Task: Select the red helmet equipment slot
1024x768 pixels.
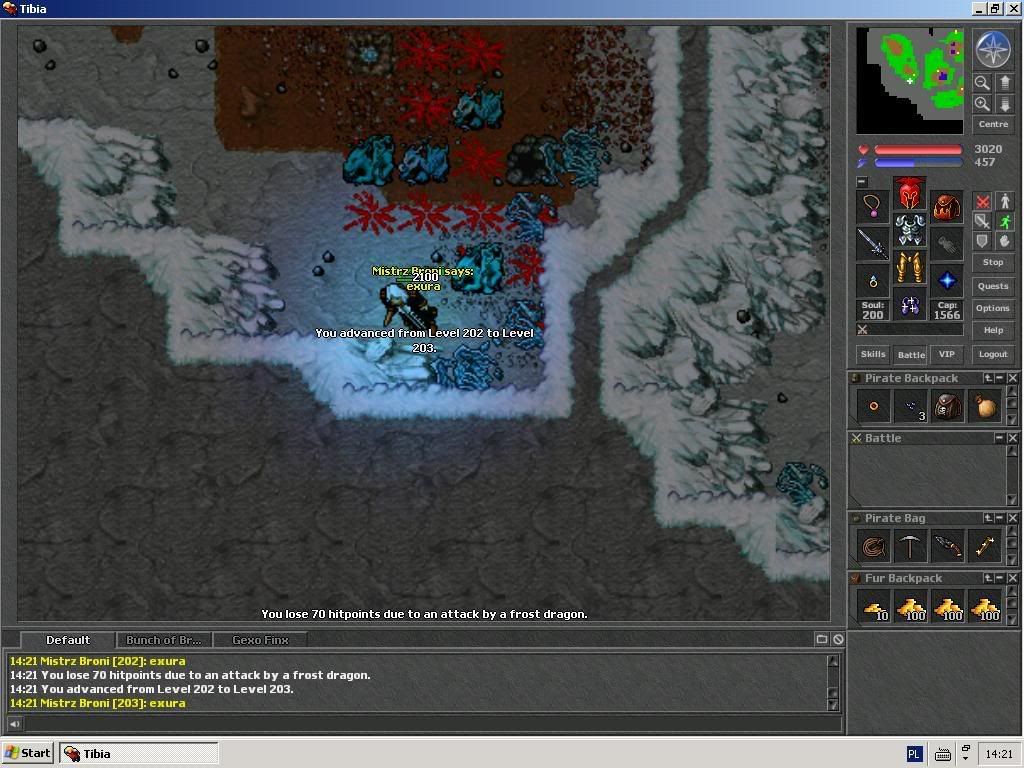Action: pos(909,192)
